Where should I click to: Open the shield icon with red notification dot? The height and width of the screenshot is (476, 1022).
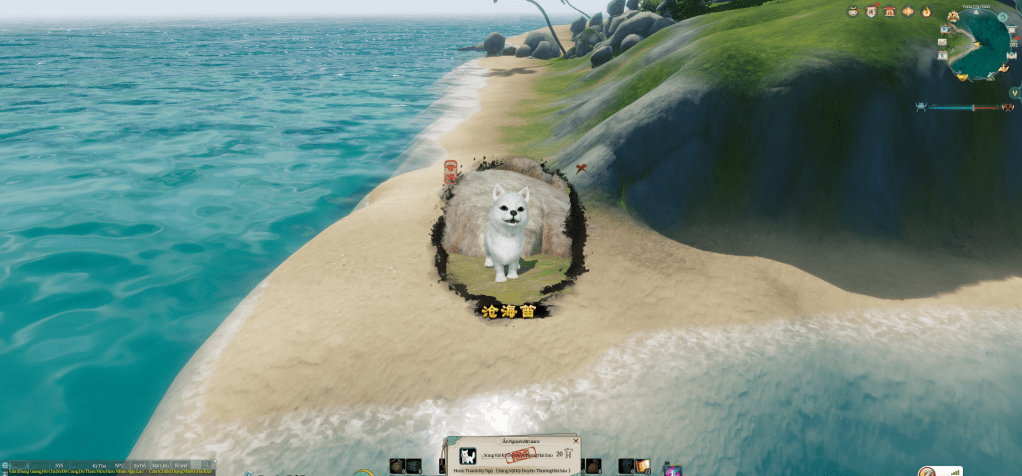click(871, 11)
